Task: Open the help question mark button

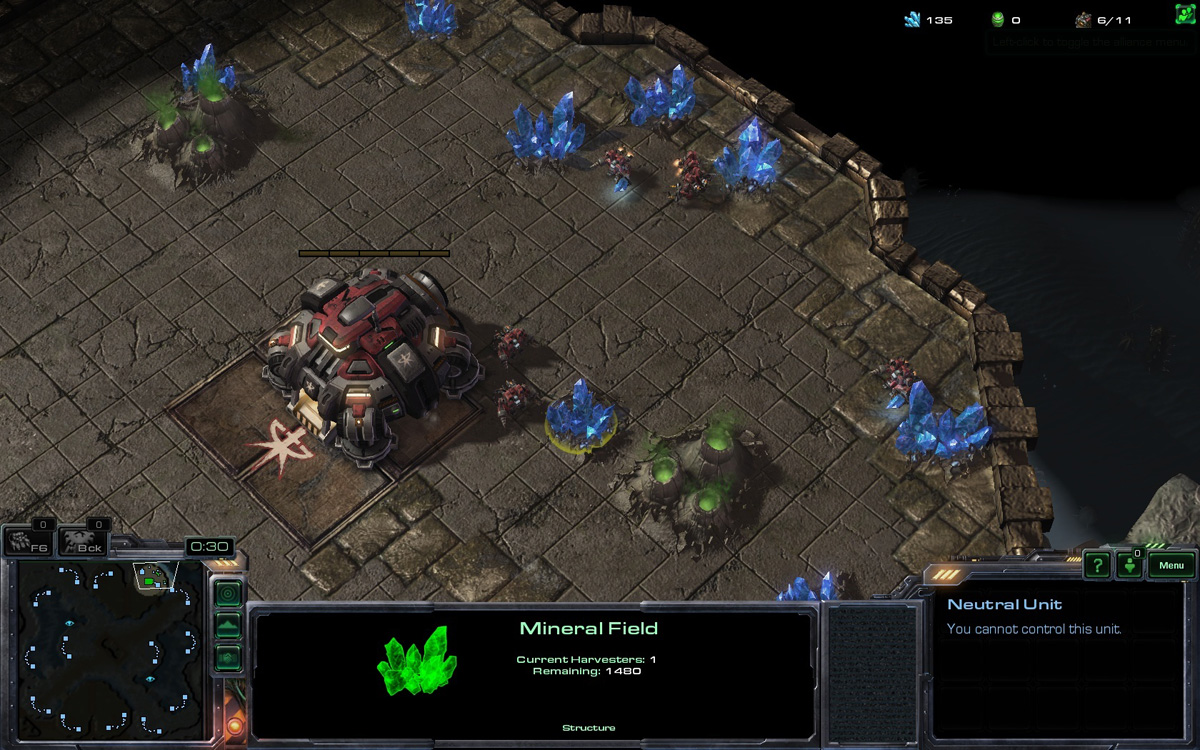Action: point(1097,565)
